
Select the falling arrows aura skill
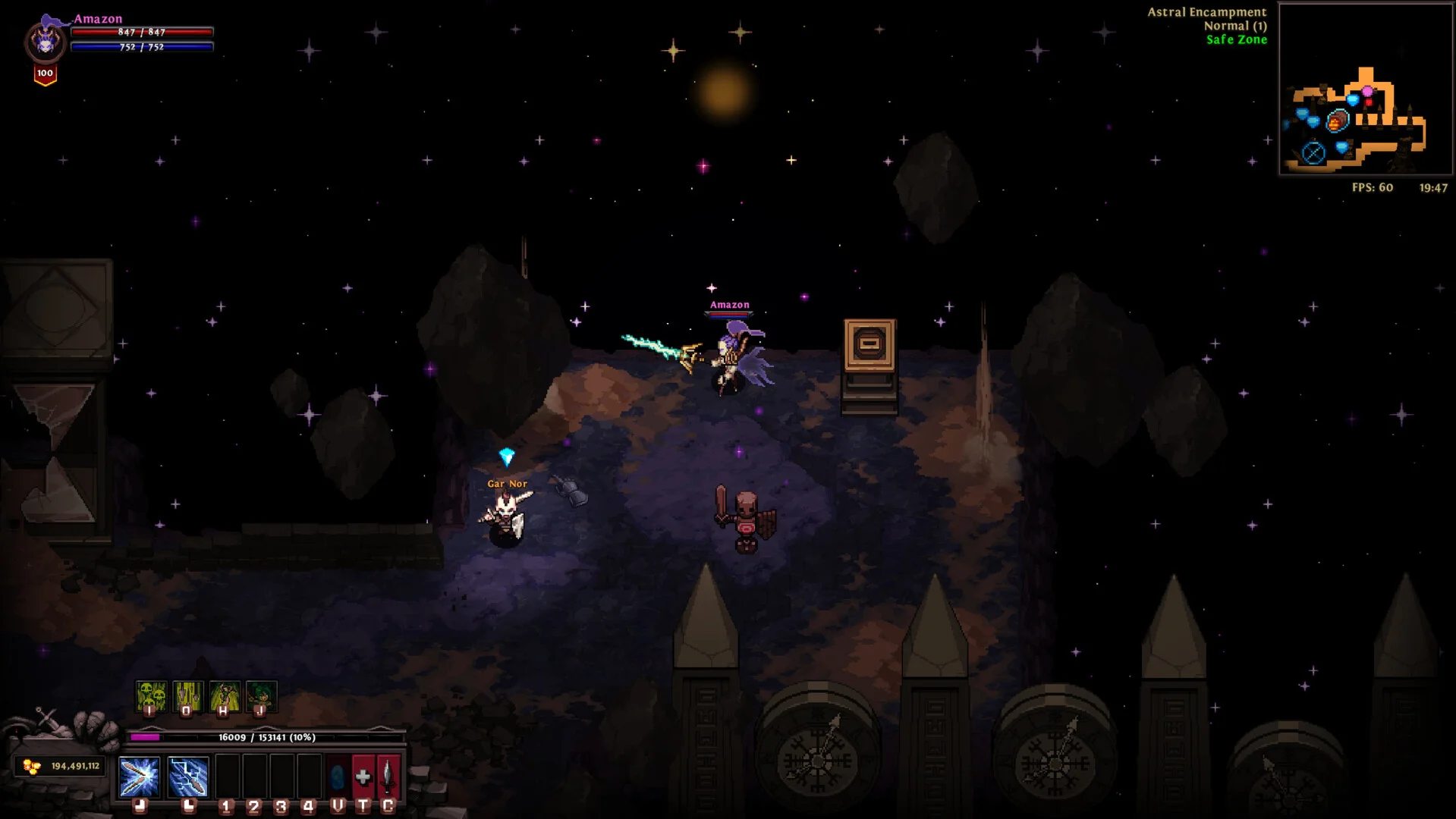187,696
